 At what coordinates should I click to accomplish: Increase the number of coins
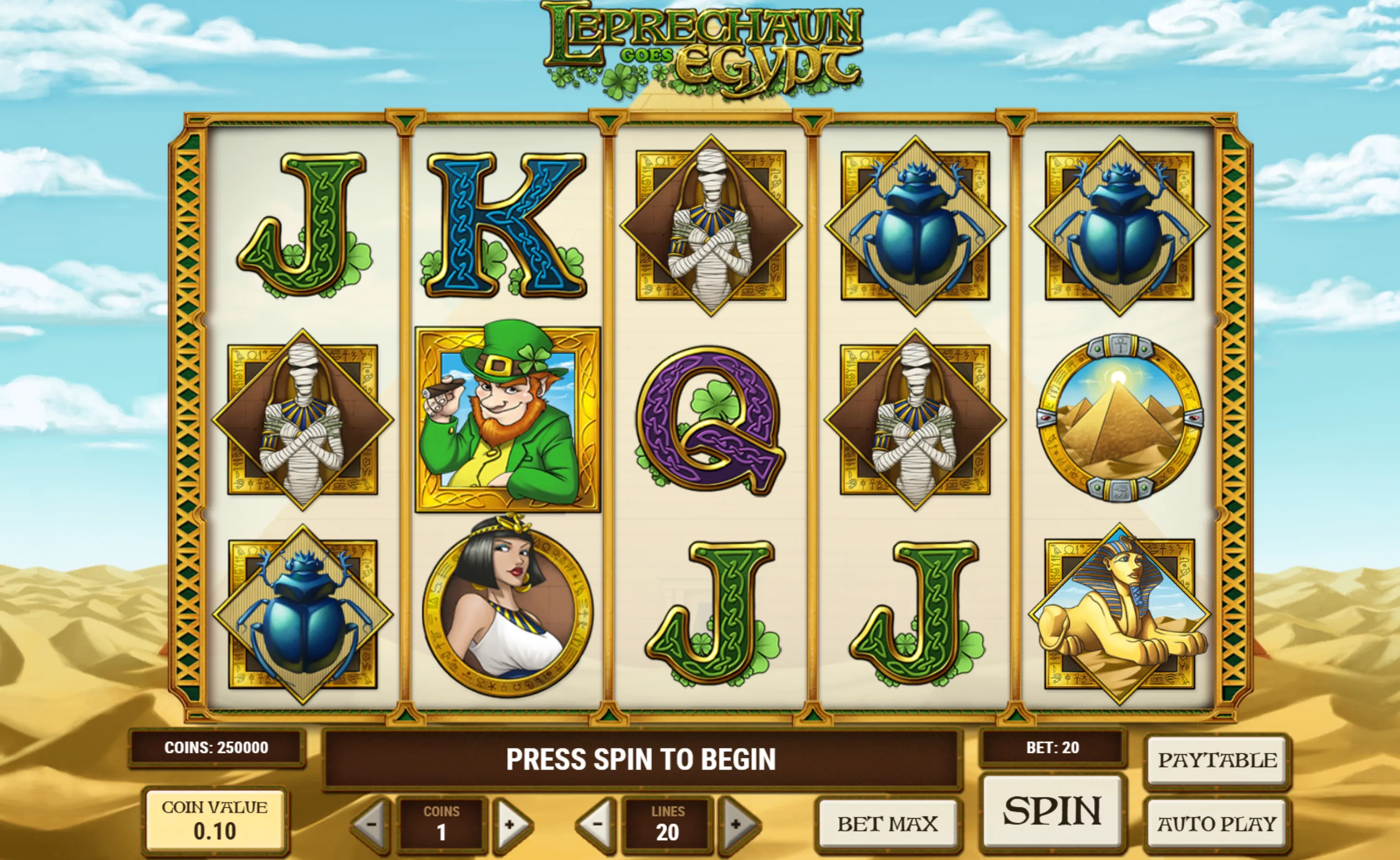click(x=510, y=824)
